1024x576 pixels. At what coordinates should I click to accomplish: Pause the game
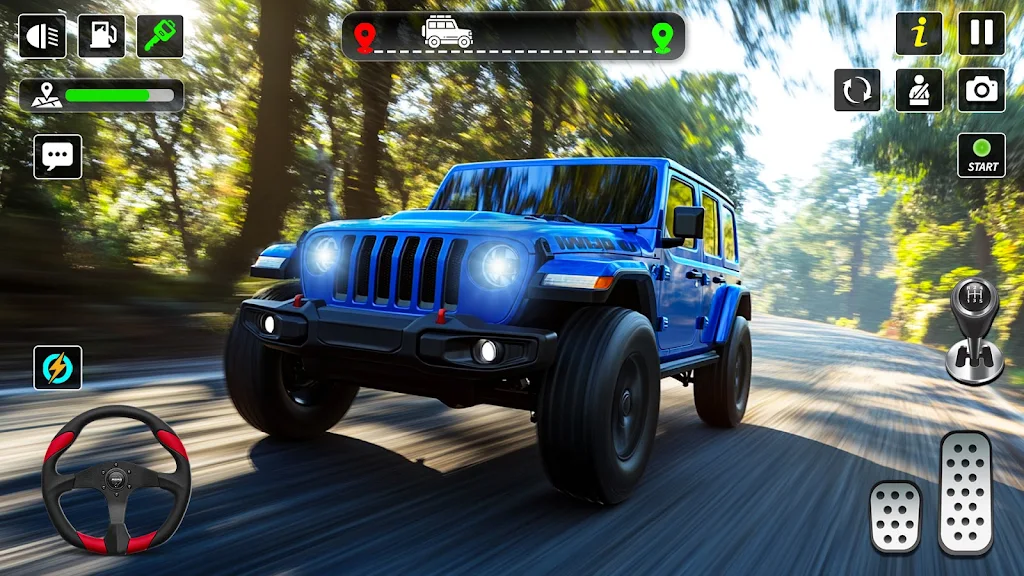981,34
